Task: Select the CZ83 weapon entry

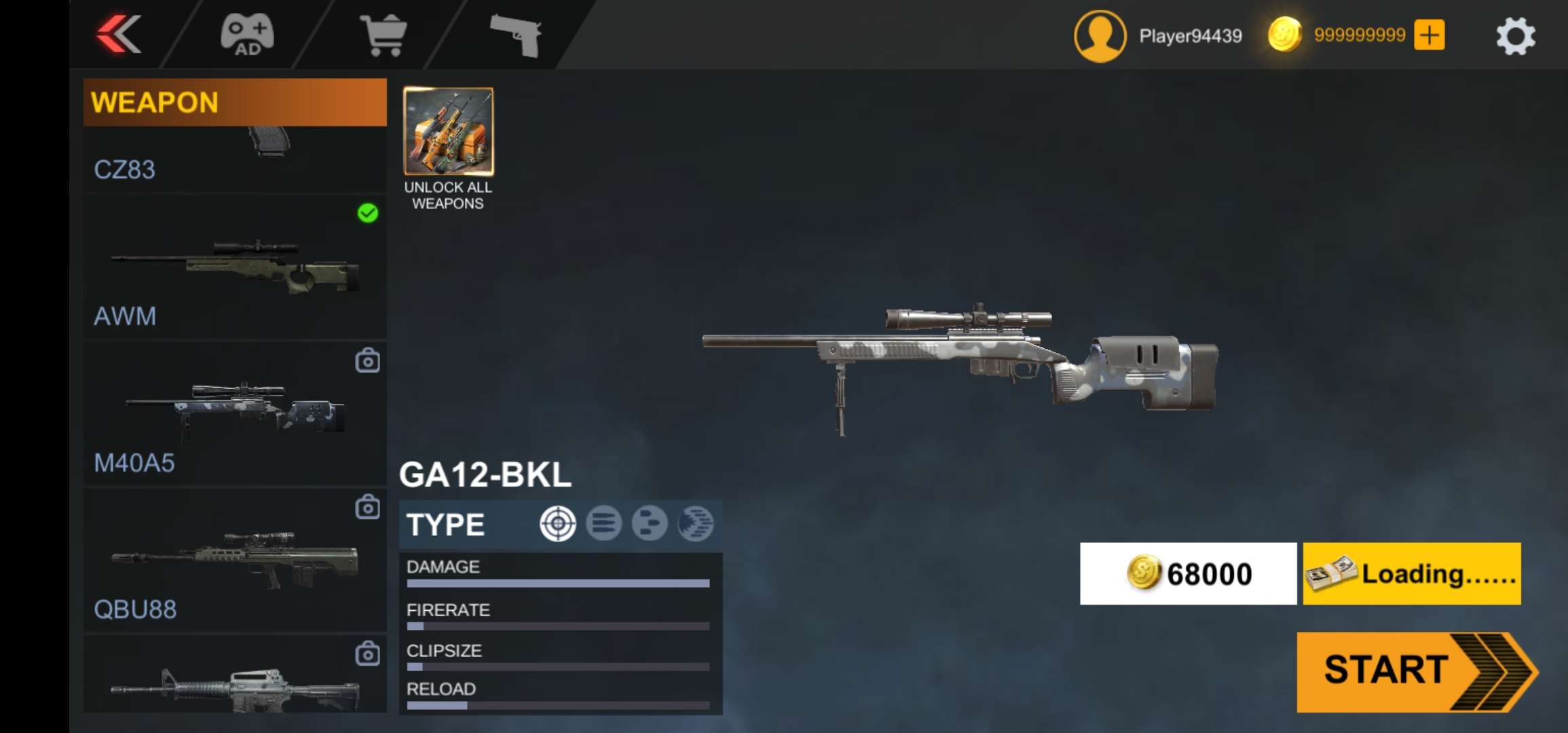Action: click(234, 159)
